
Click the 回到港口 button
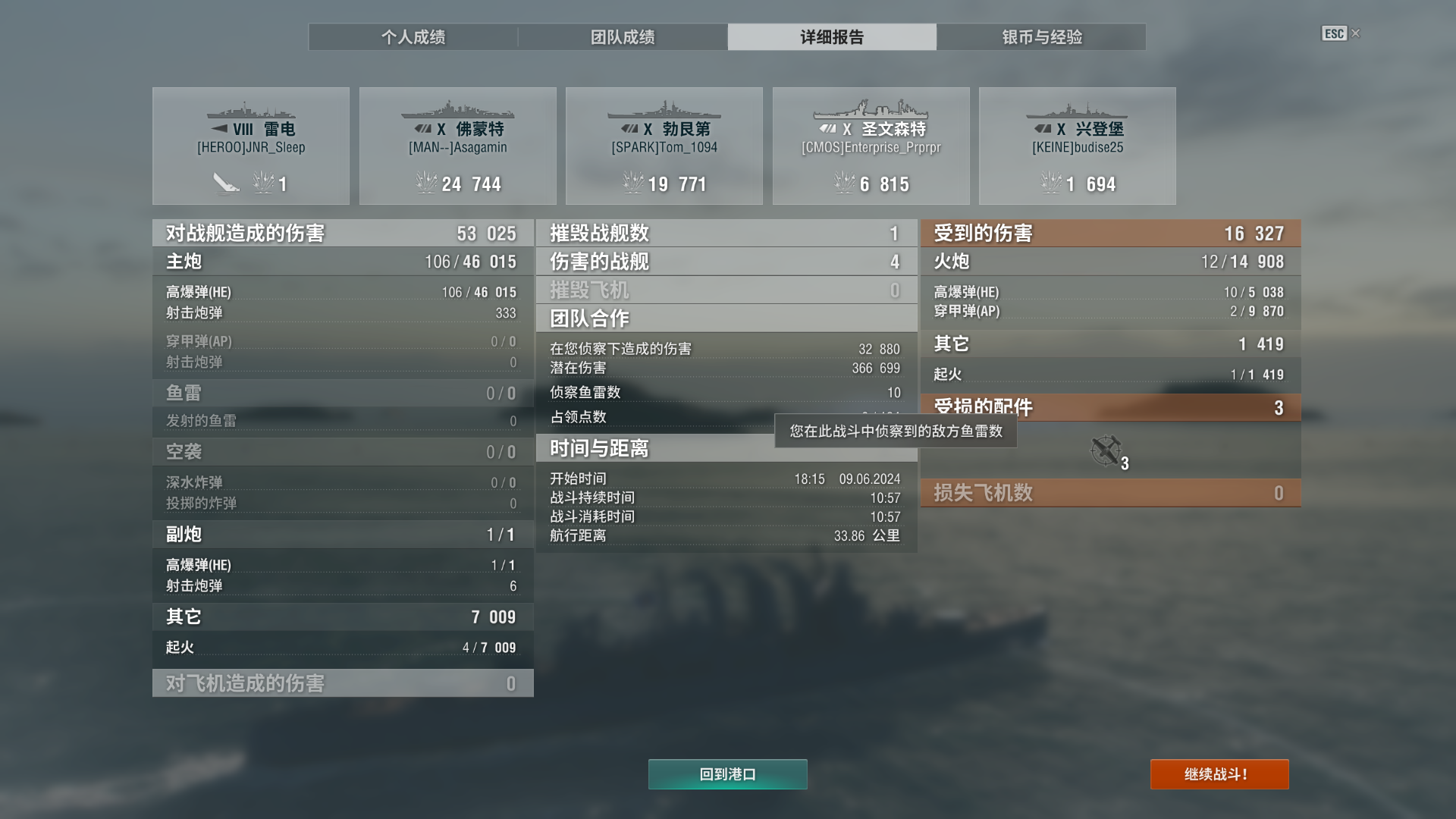click(727, 774)
